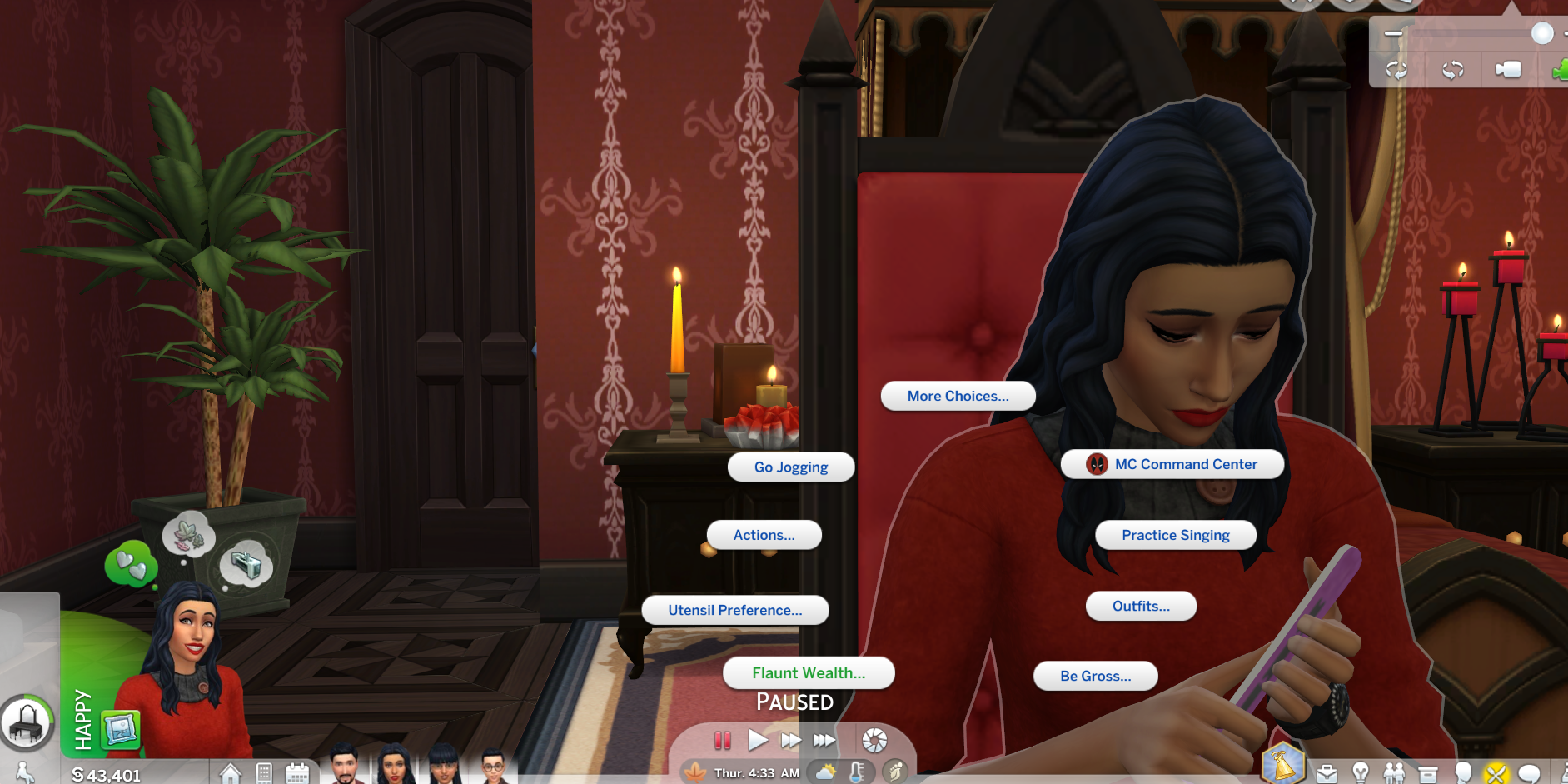Adjust the camera zoom slider
Viewport: 1568px width, 784px height.
coord(1542,34)
